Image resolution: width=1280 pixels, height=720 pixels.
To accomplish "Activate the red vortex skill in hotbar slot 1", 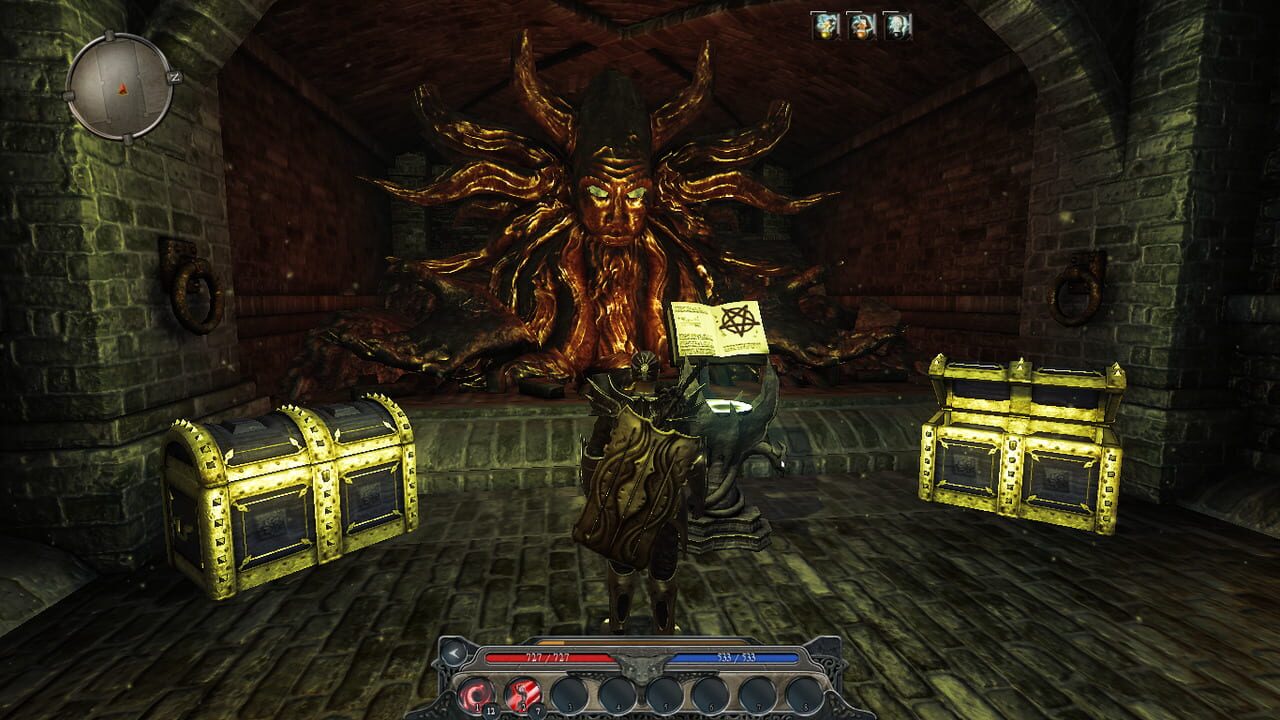I will 477,692.
